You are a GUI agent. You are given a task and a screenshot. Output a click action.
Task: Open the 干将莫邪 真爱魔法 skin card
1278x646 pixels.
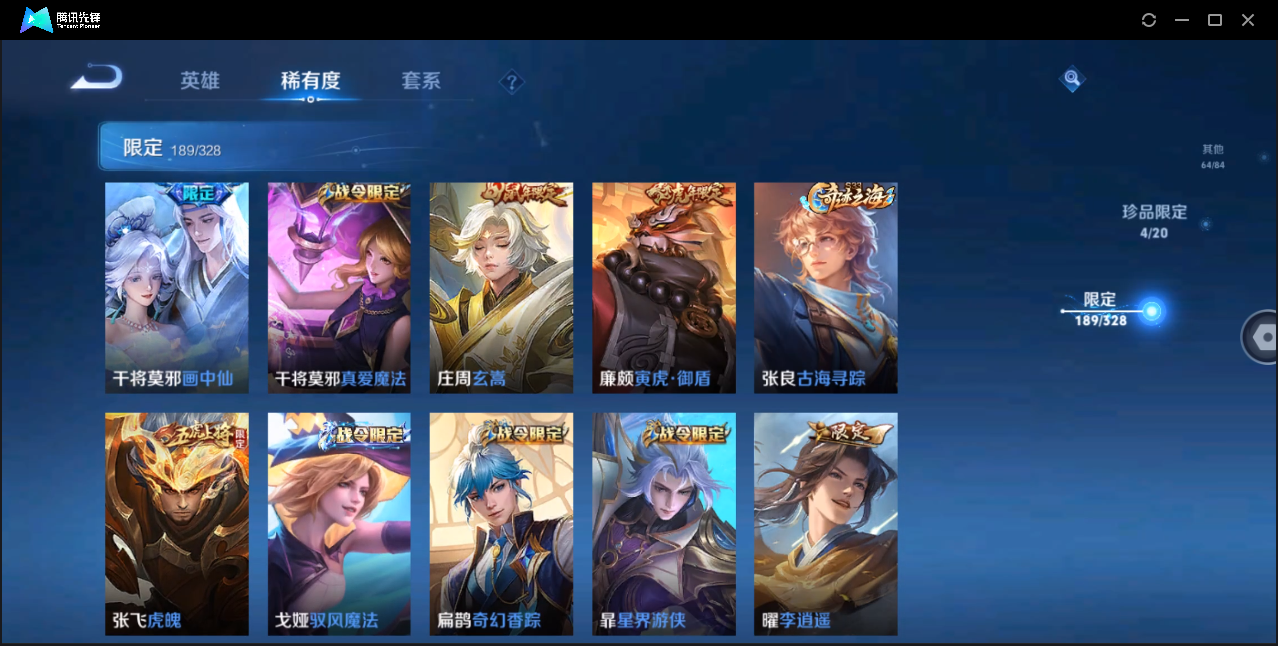[x=339, y=288]
